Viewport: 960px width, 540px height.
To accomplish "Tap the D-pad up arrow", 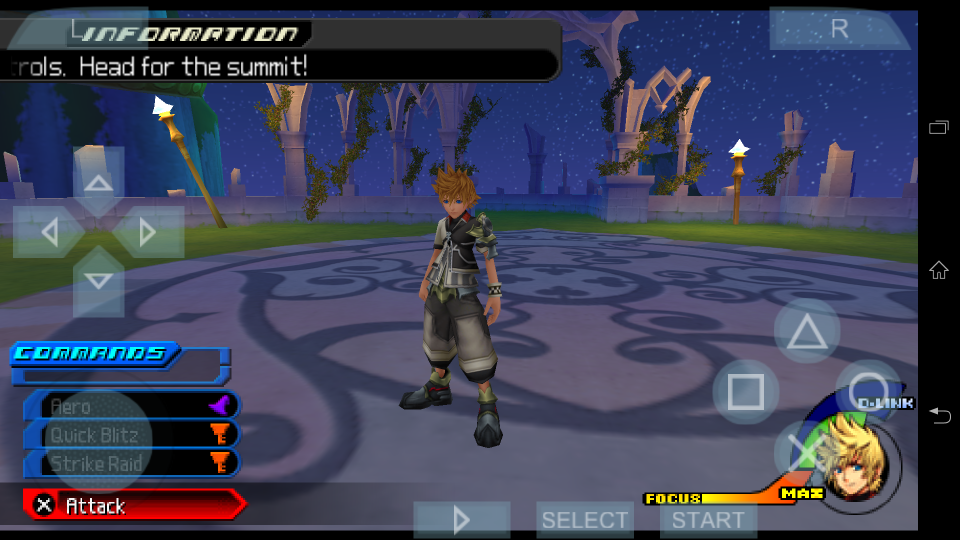I will point(98,183).
